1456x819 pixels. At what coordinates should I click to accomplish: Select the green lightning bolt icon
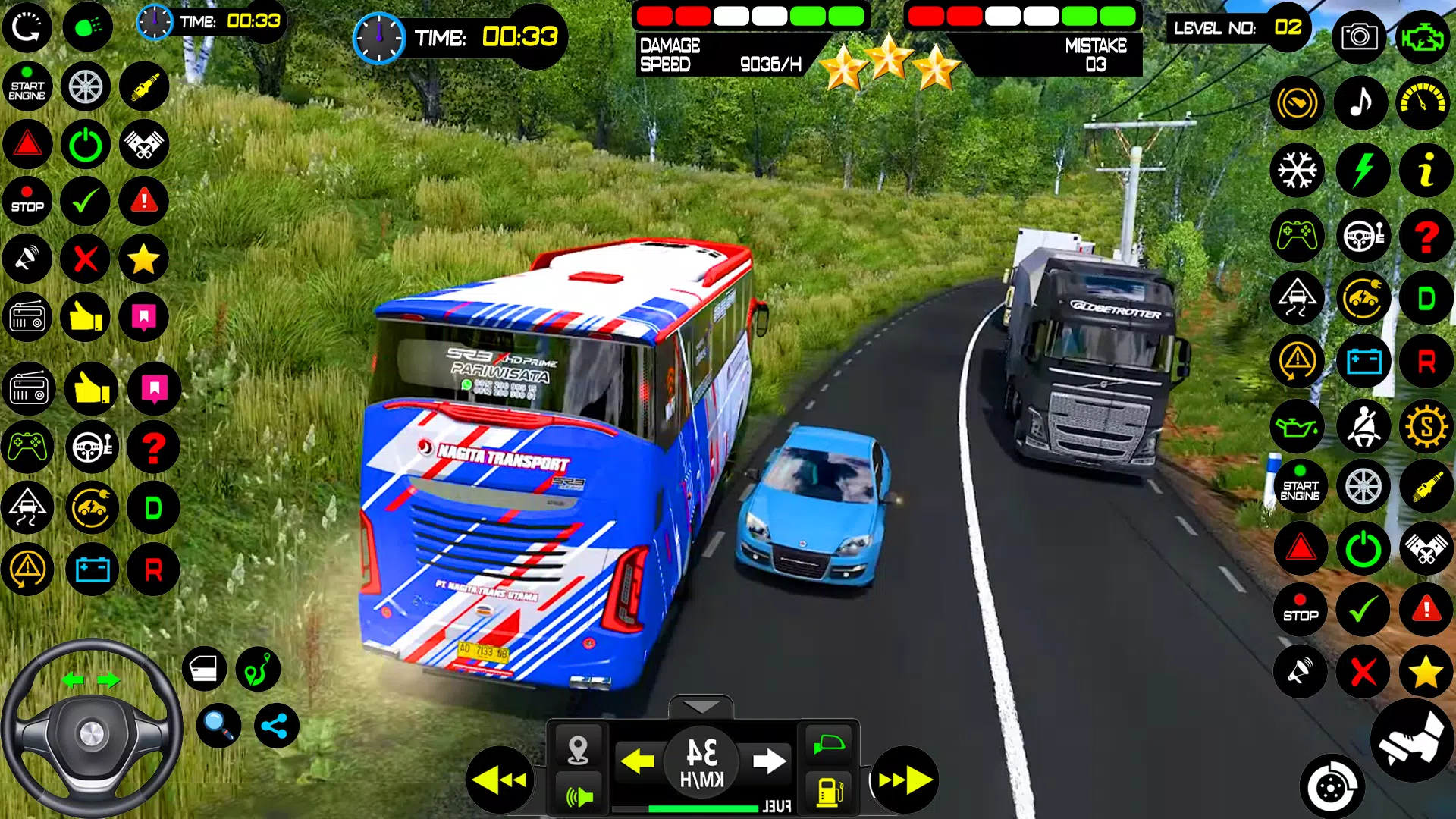point(1363,170)
